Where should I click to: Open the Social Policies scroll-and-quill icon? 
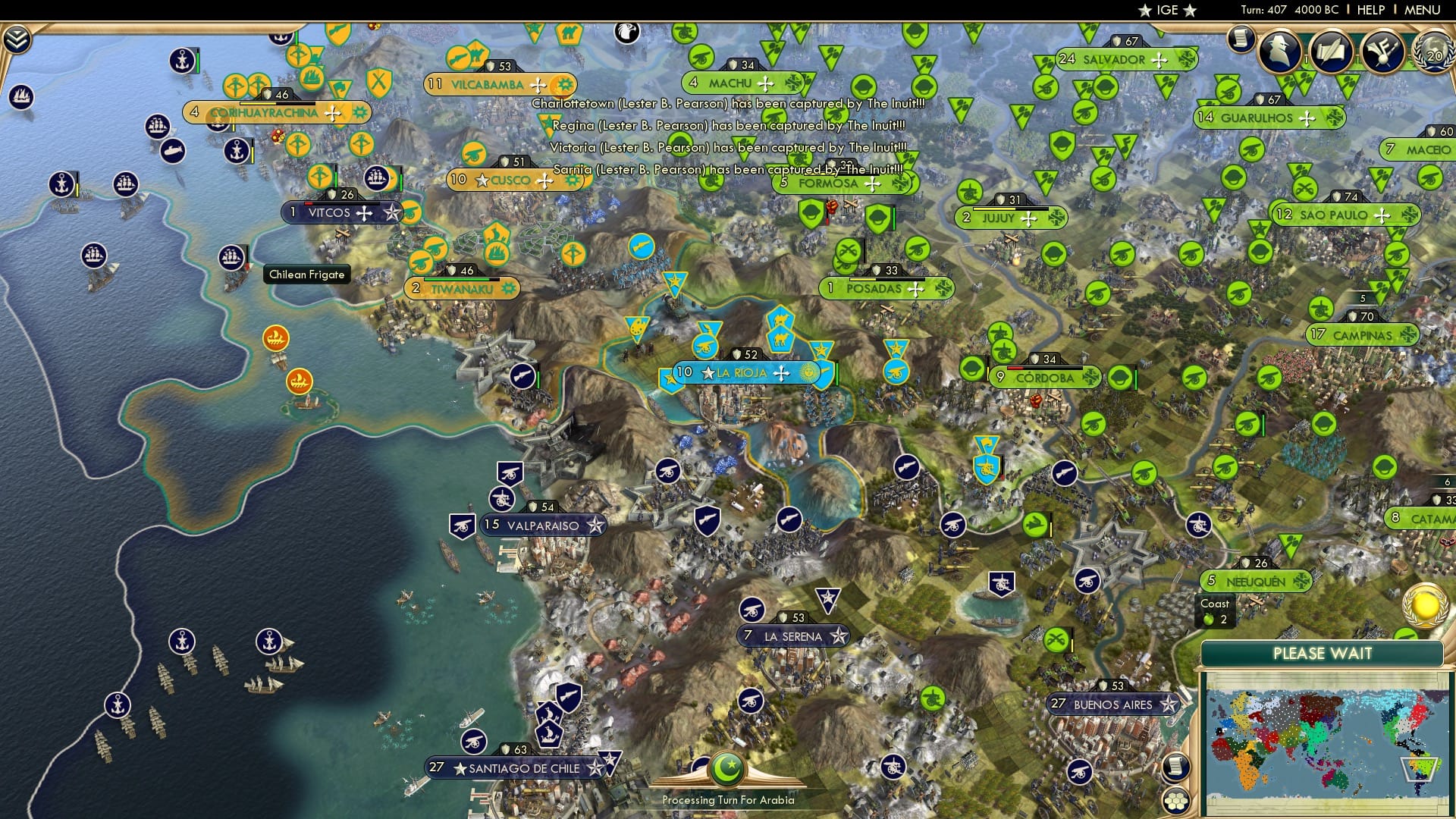click(1331, 52)
